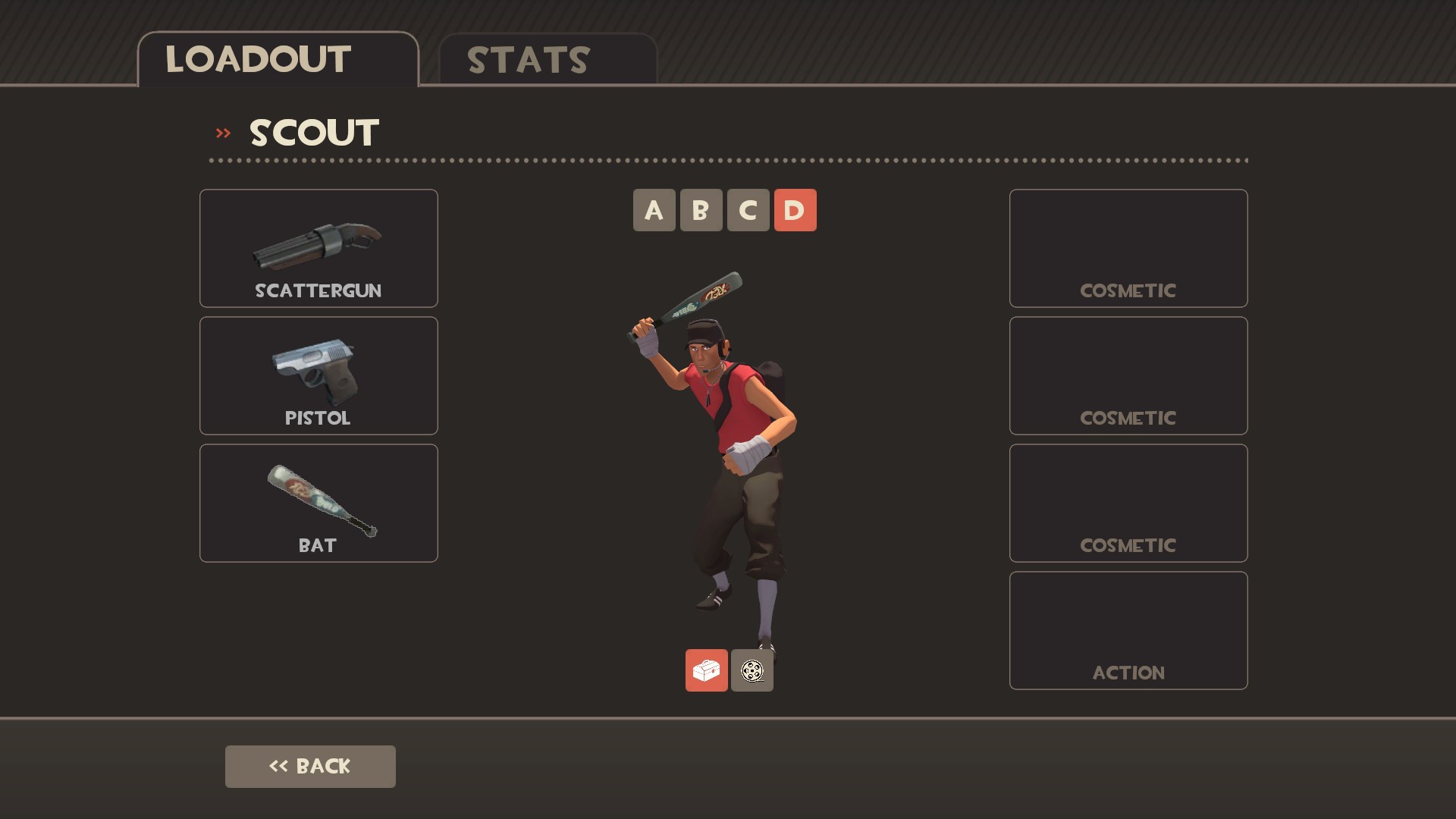Select loadout preset A

click(x=654, y=210)
